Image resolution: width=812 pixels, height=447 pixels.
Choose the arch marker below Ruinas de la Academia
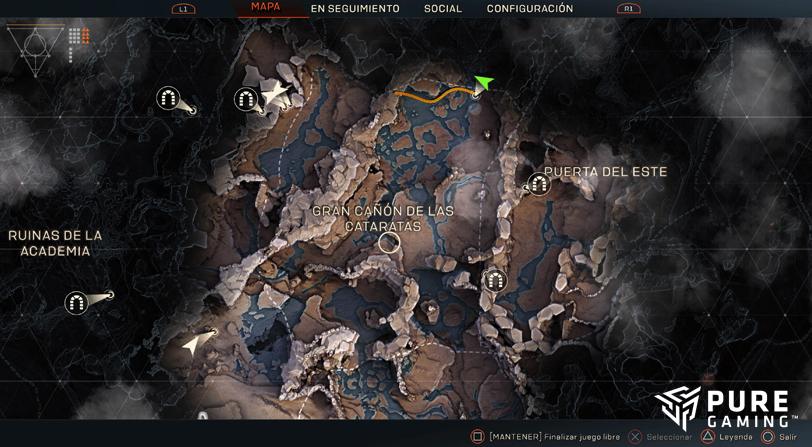point(77,302)
